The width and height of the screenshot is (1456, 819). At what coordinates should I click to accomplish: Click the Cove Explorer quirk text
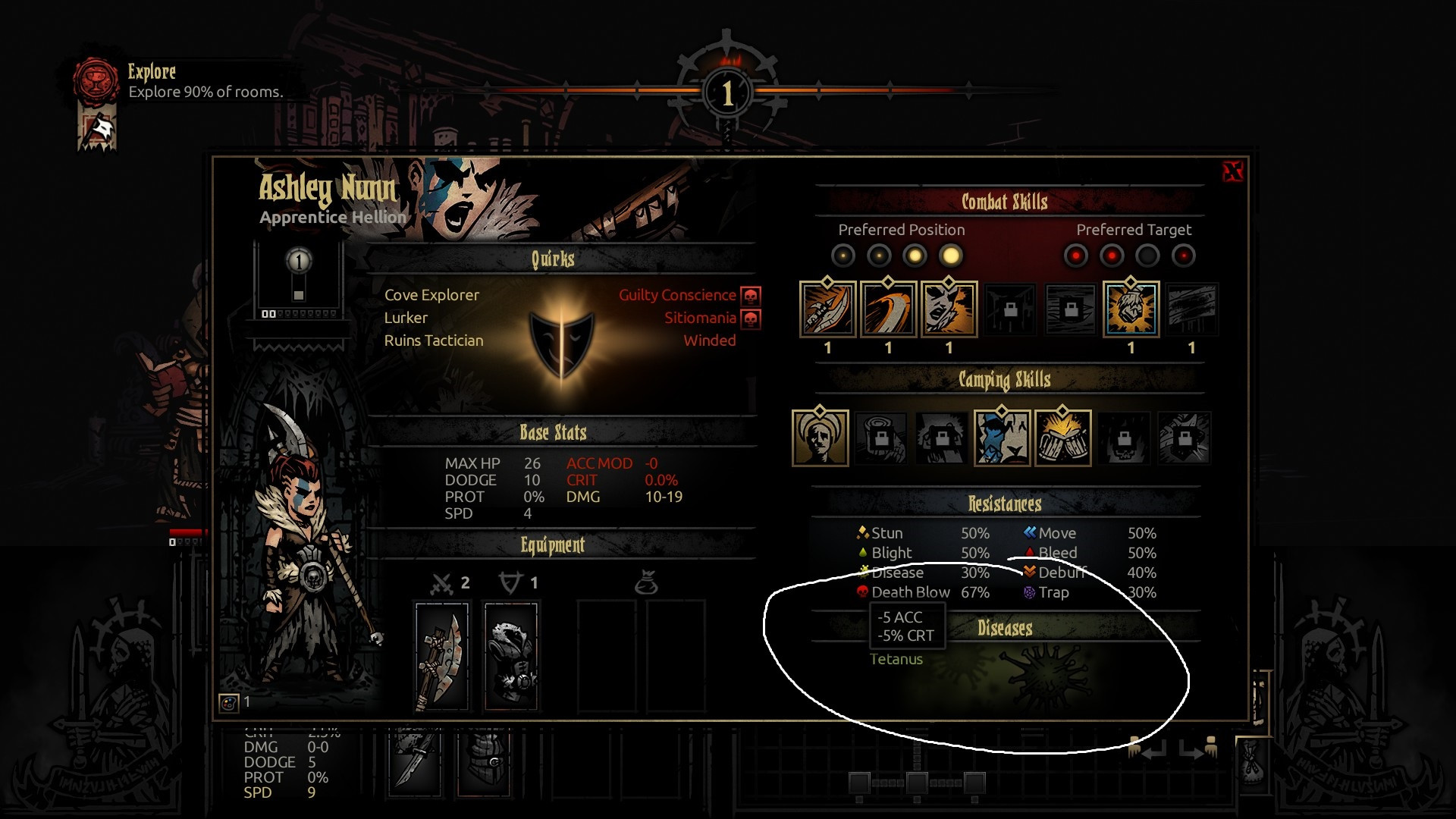click(431, 295)
